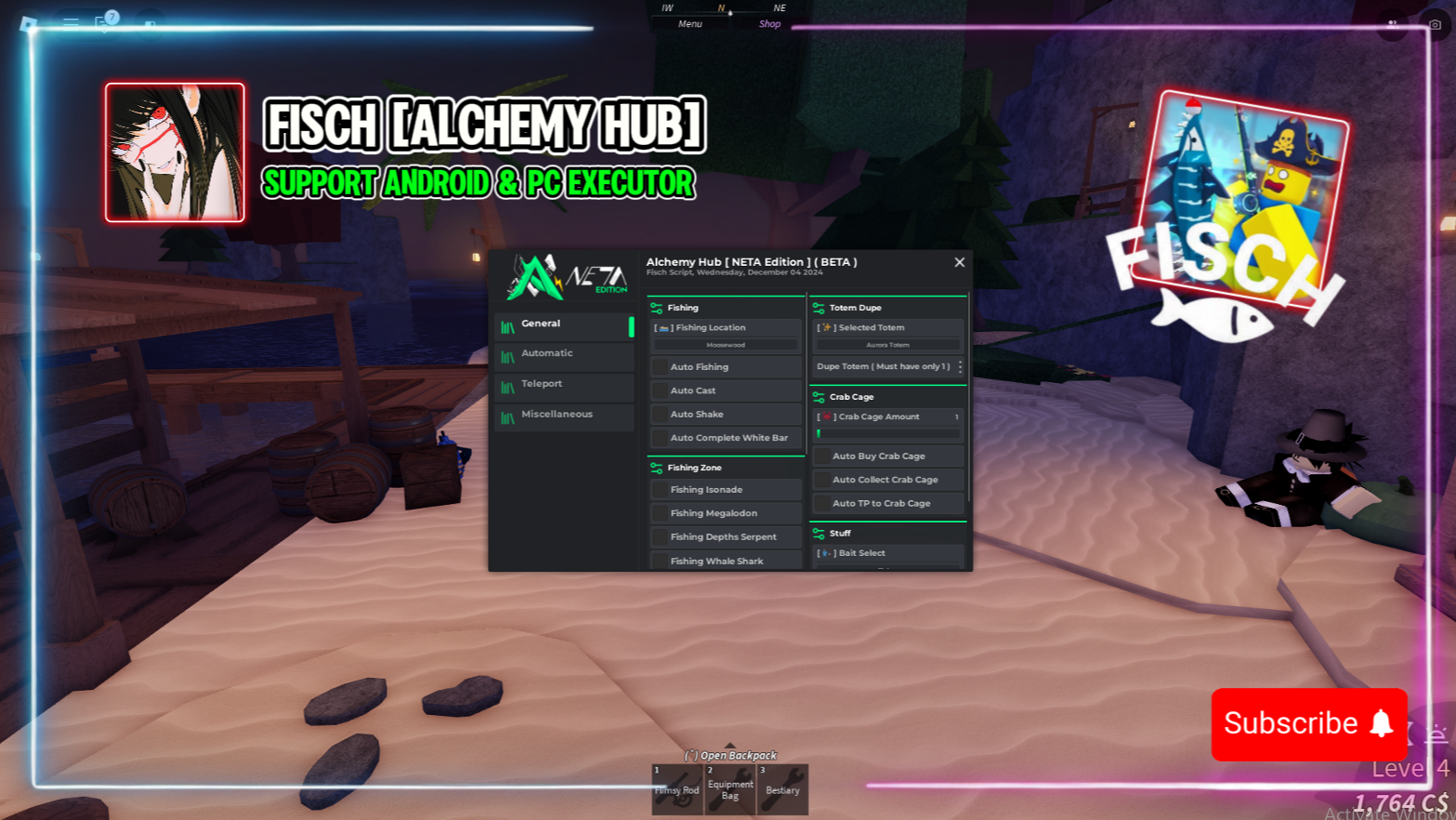Image resolution: width=1456 pixels, height=820 pixels.
Task: Close the Alchemy Hub window
Action: click(x=959, y=262)
